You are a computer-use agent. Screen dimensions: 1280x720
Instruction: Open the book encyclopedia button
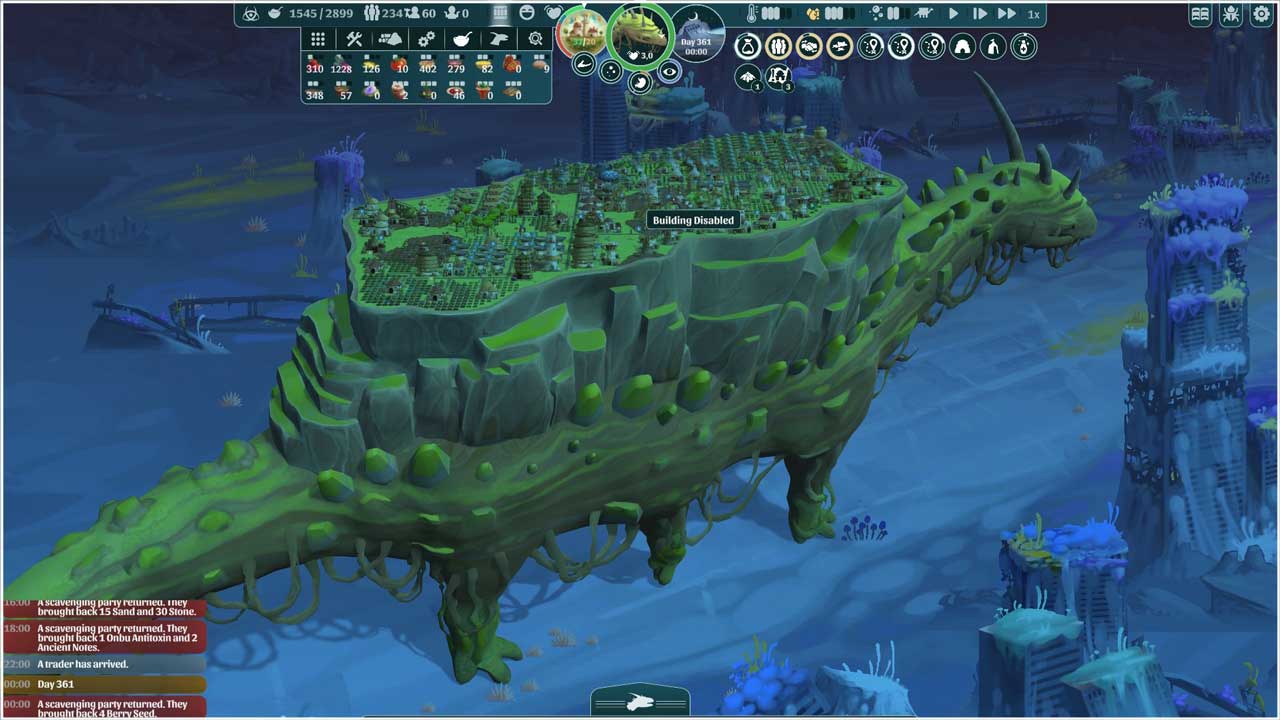1201,14
